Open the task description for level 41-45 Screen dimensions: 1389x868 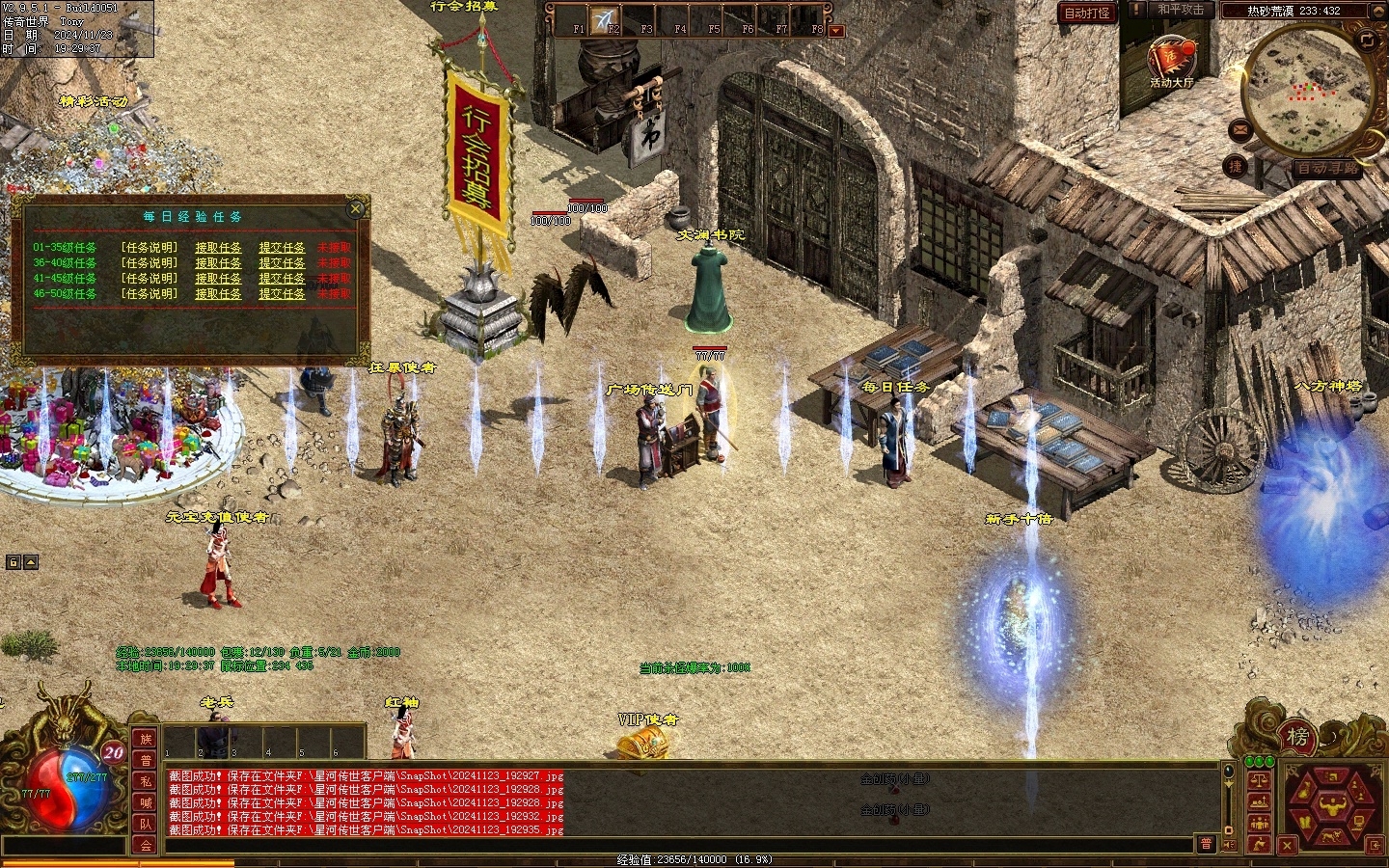pyautogui.click(x=150, y=279)
